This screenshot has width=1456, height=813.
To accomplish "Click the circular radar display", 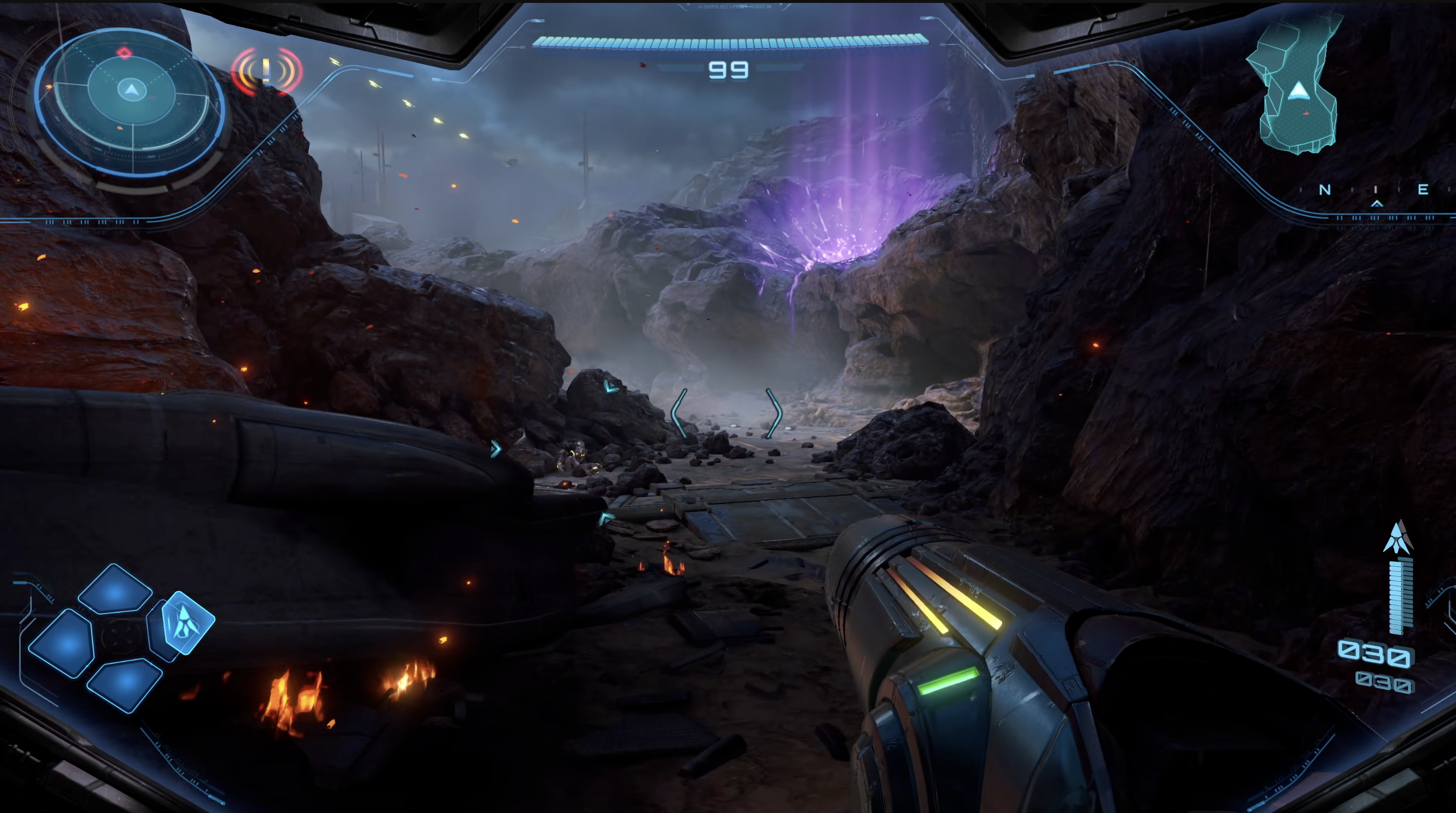I will pyautogui.click(x=131, y=103).
